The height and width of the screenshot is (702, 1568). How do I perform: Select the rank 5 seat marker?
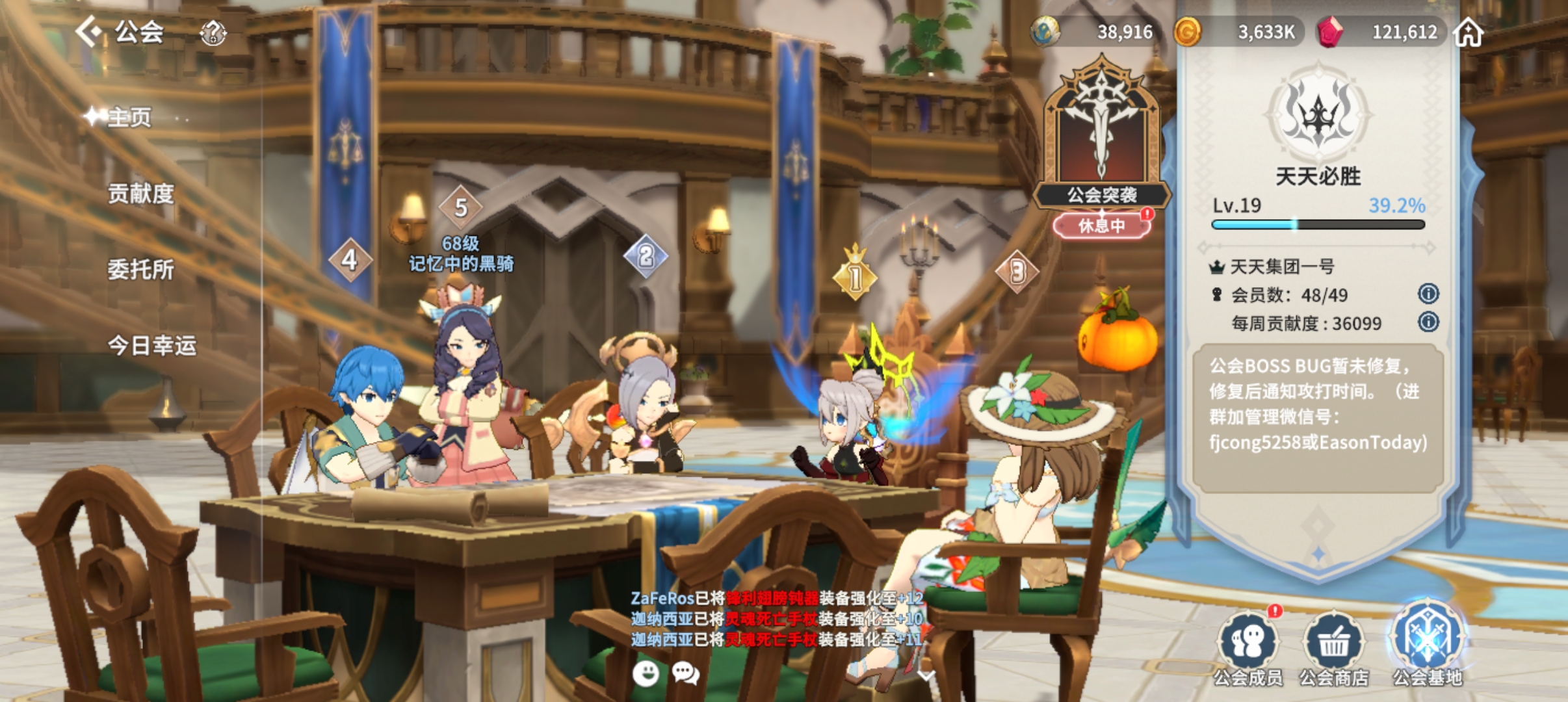[x=461, y=208]
